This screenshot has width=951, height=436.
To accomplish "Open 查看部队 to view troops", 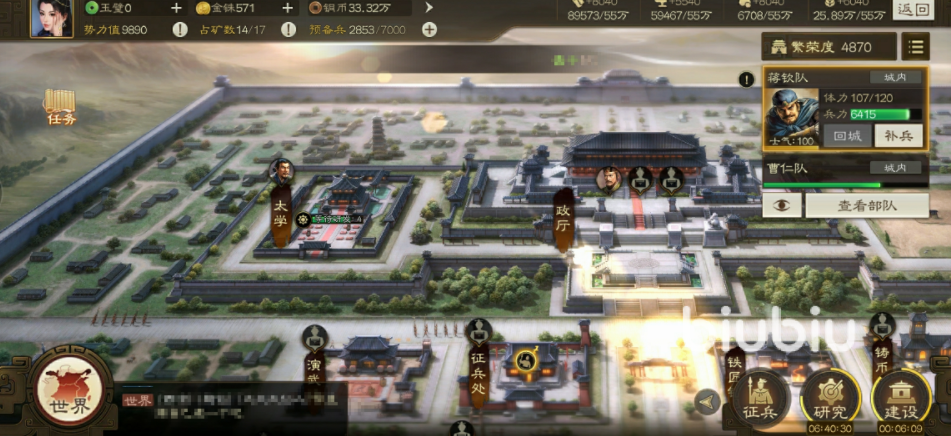I will click(866, 205).
